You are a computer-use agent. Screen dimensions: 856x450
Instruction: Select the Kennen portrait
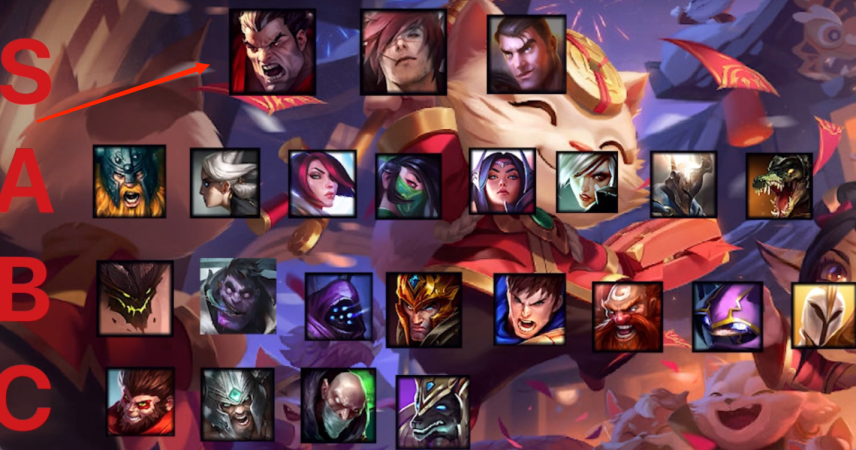727,316
